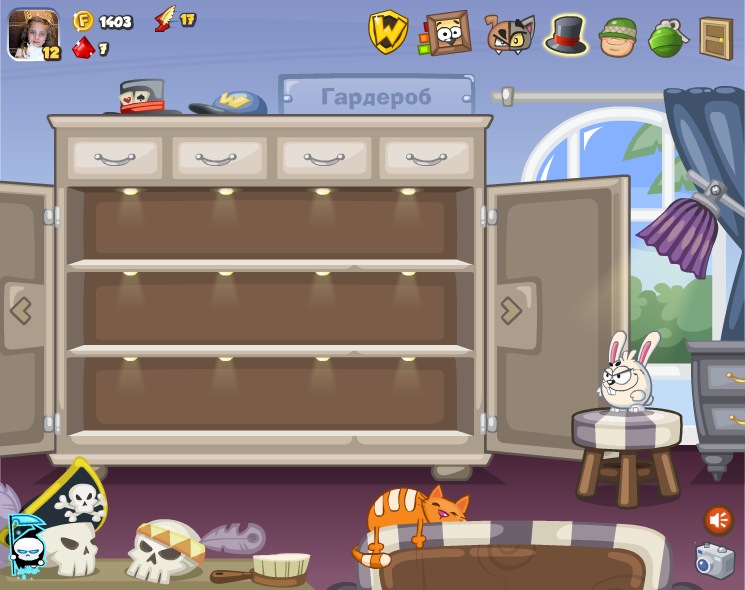Show the next wardrobe page
Image resolution: width=745 pixels, height=590 pixels.
pyautogui.click(x=511, y=310)
